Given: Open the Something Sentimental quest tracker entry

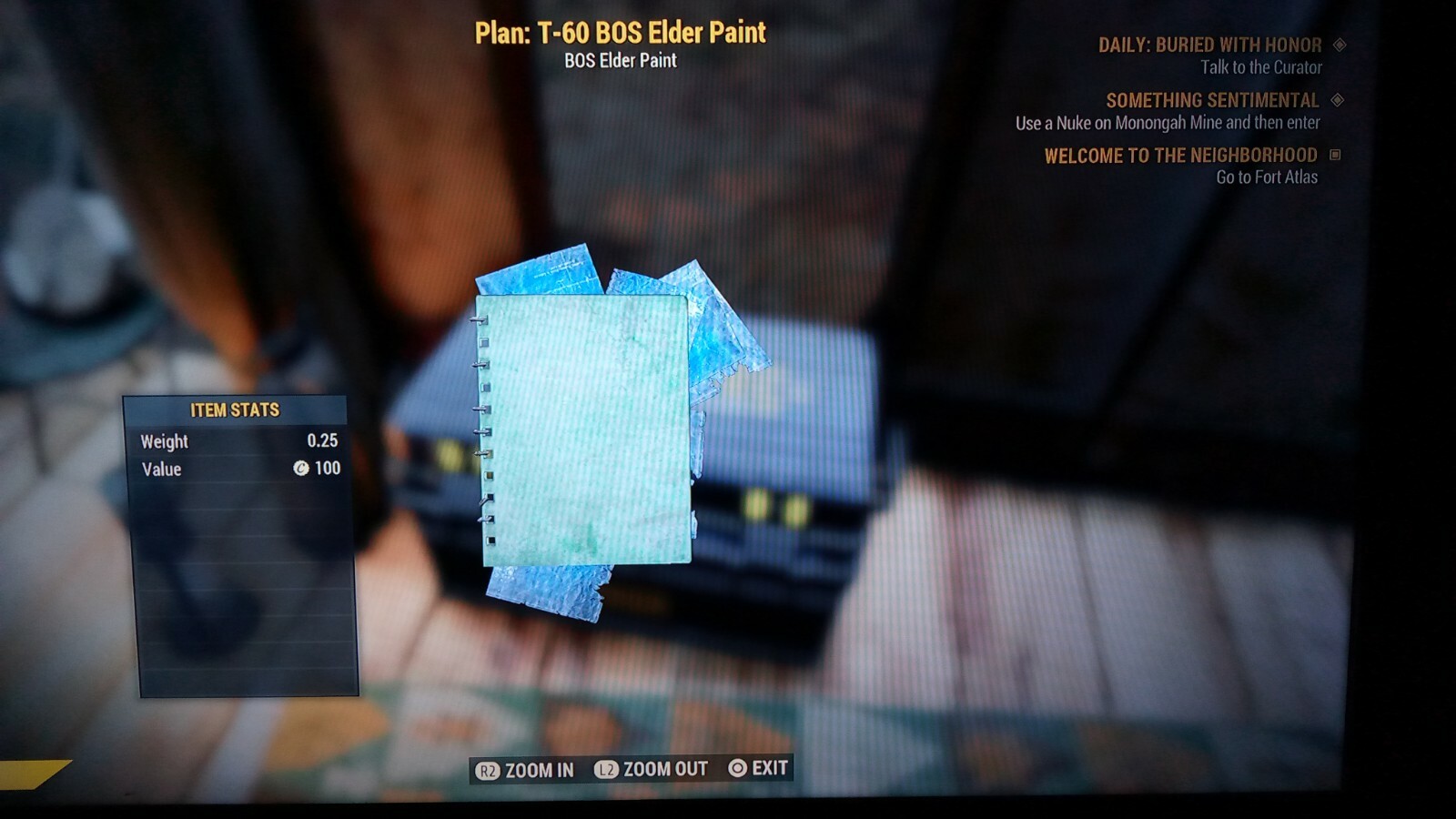Looking at the screenshot, I should click(x=1211, y=101).
